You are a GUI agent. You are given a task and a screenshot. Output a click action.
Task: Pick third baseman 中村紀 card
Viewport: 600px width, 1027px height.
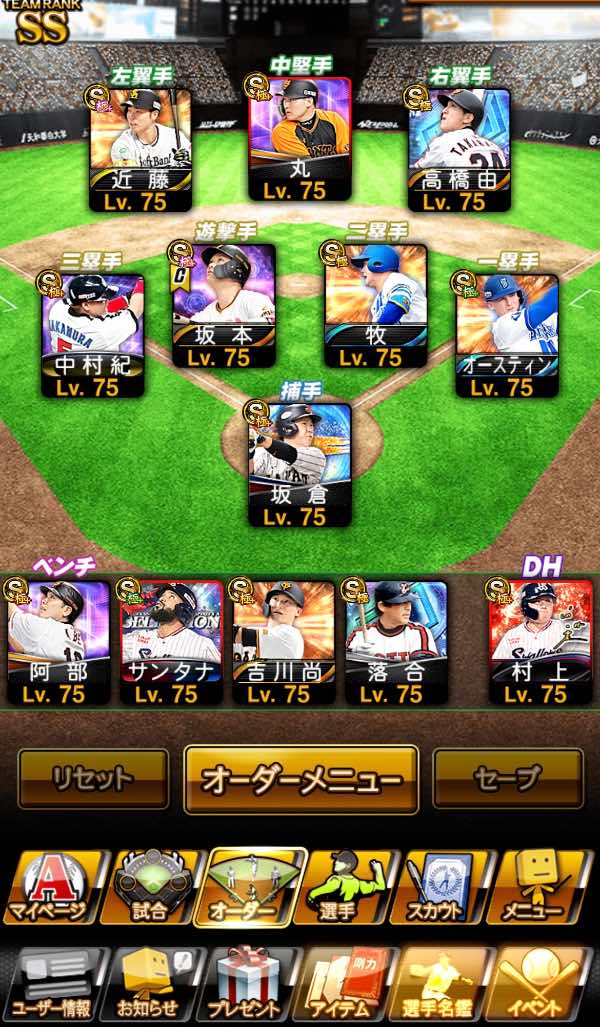[x=93, y=335]
